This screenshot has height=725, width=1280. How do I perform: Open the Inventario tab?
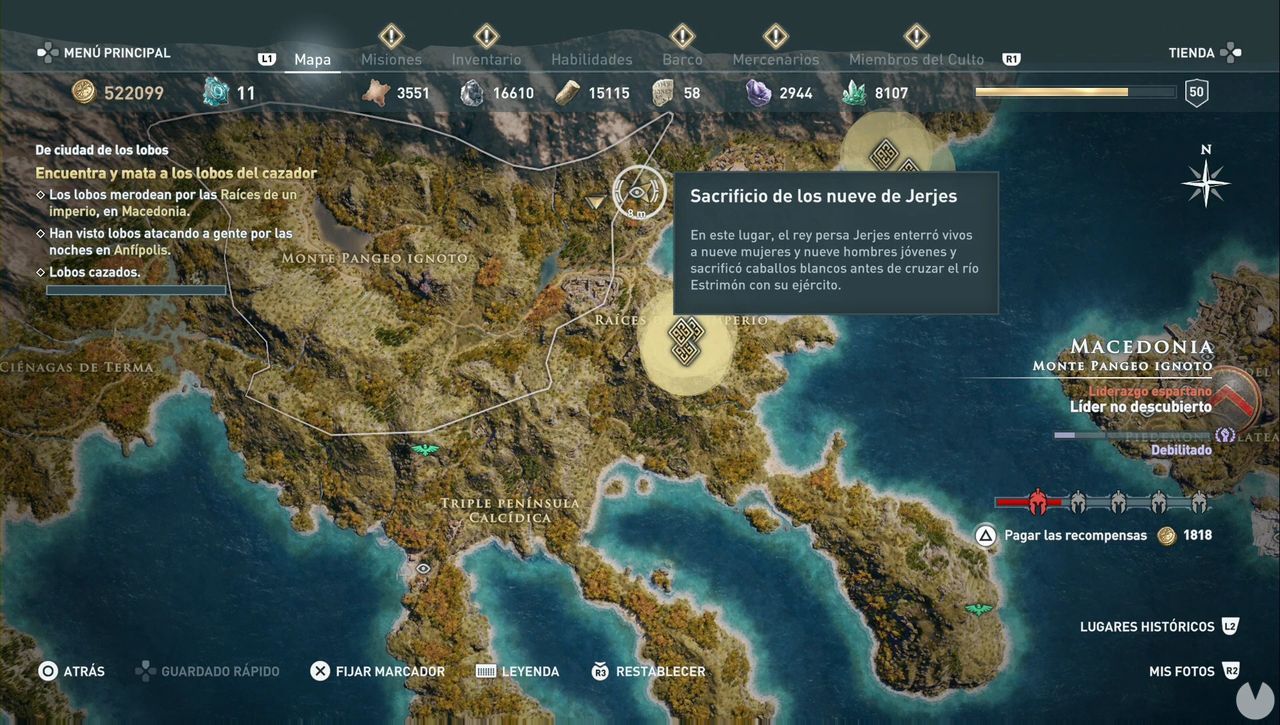pos(486,59)
